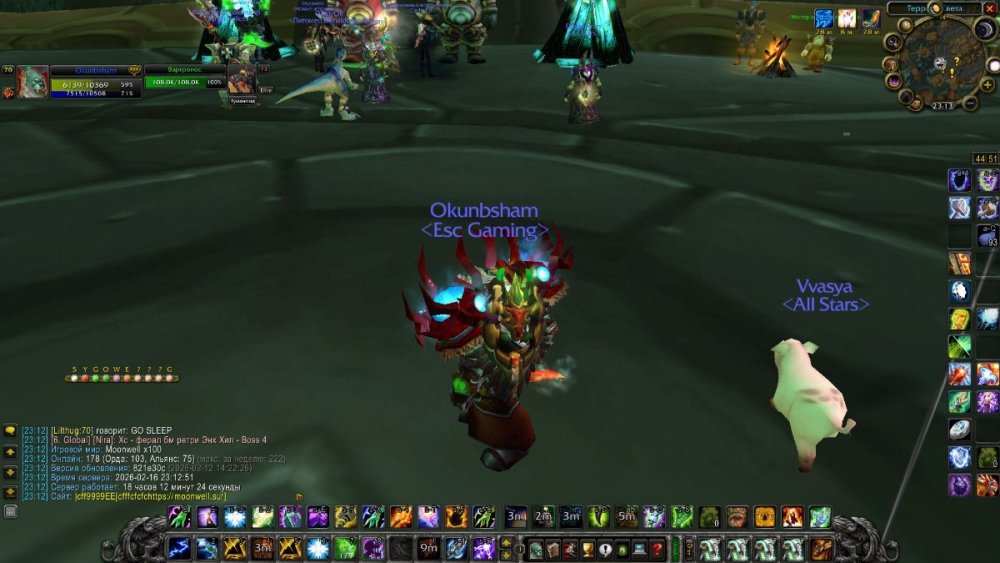Cast the blue lightning bolt spell on bottom bar
Screen dimensions: 1000x563
pyautogui.click(x=180, y=548)
